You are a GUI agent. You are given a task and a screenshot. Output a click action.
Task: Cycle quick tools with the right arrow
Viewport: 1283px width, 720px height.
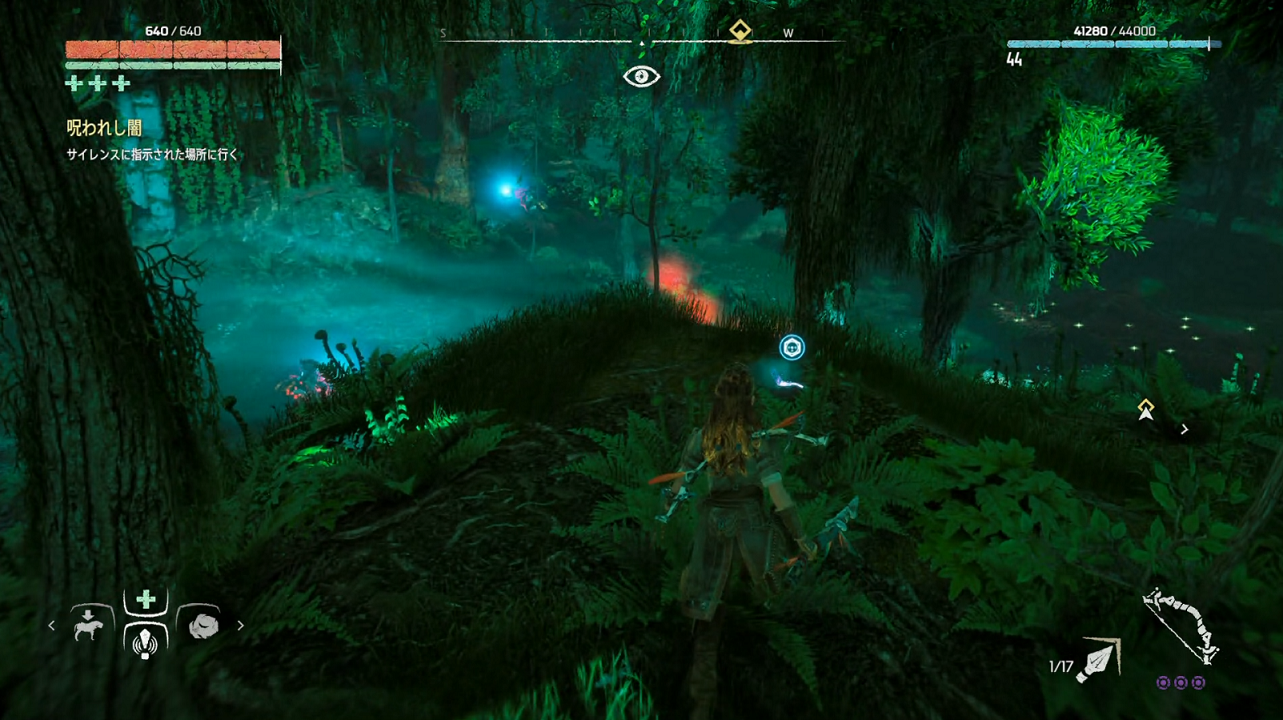240,626
